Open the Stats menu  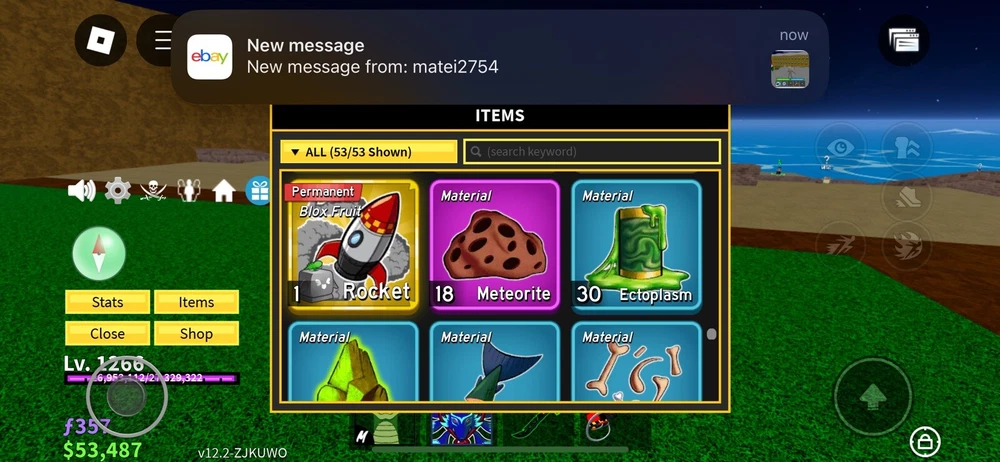click(x=107, y=302)
